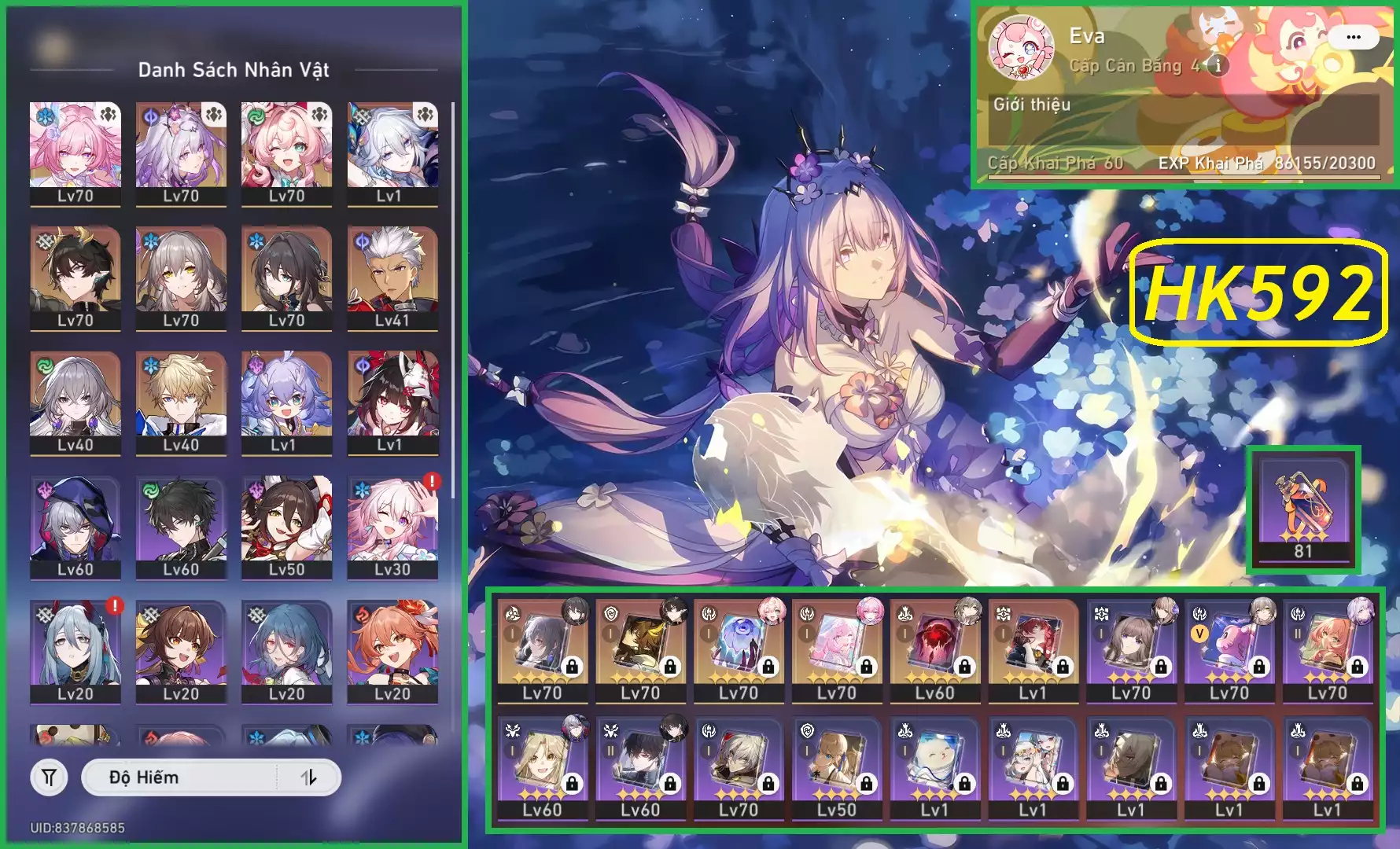Select the Lv70 dark-haired horned character
Image resolution: width=1400 pixels, height=849 pixels.
76,275
